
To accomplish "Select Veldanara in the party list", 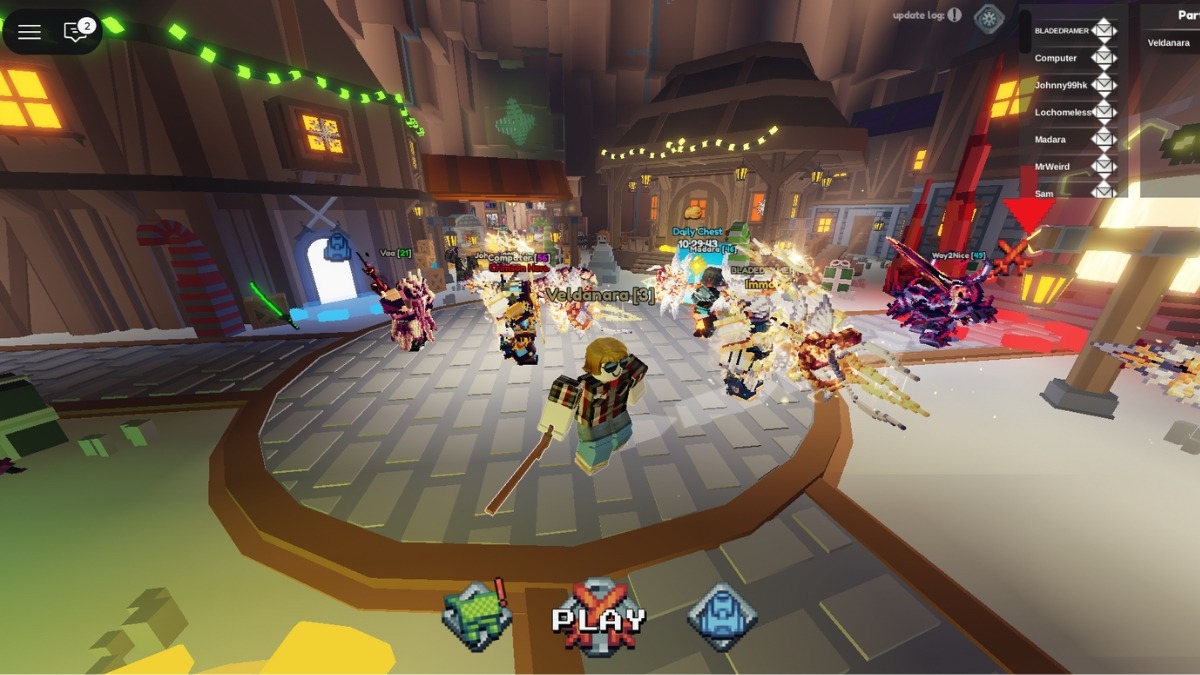I will 1168,43.
